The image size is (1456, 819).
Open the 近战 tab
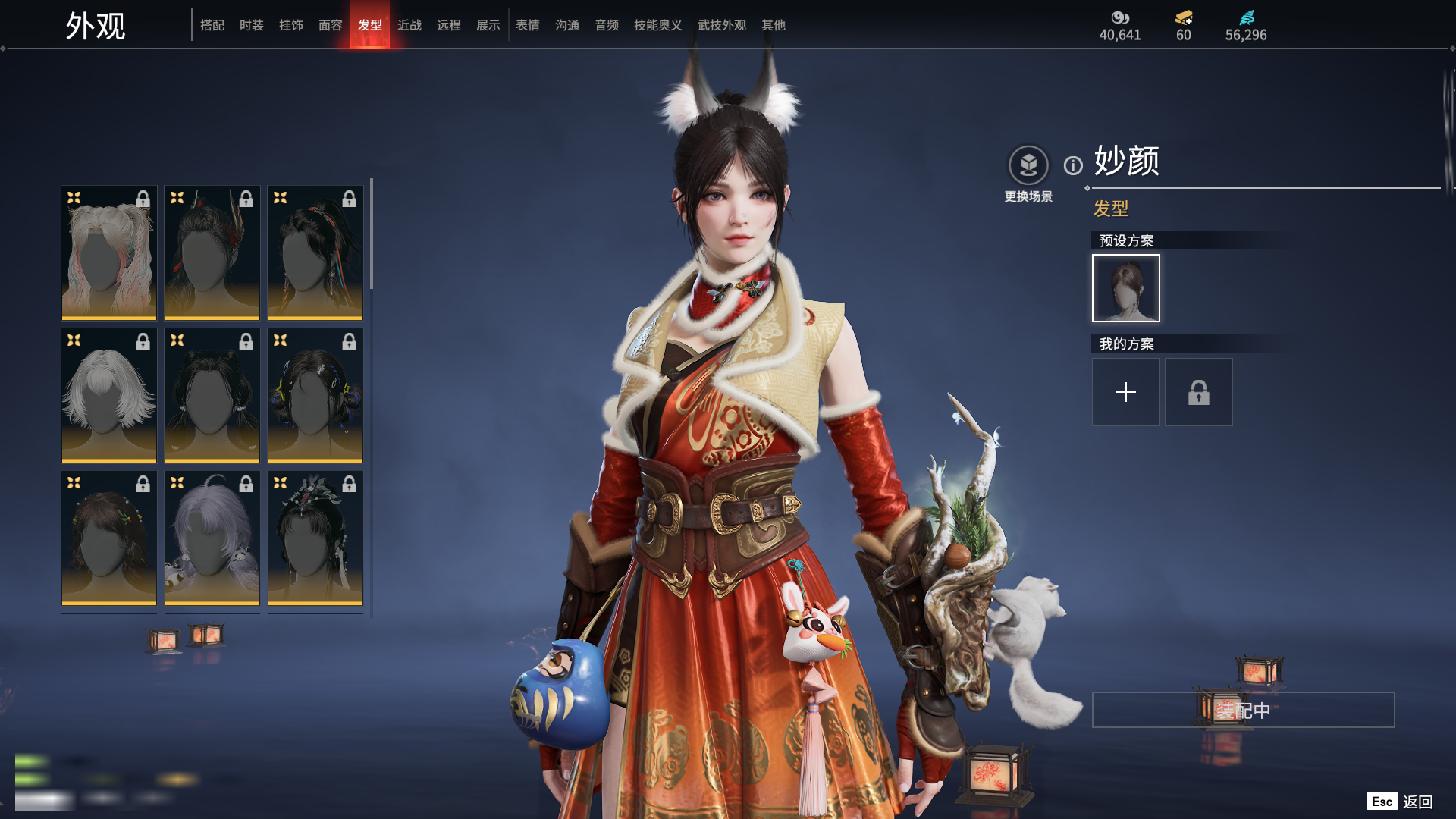[409, 25]
